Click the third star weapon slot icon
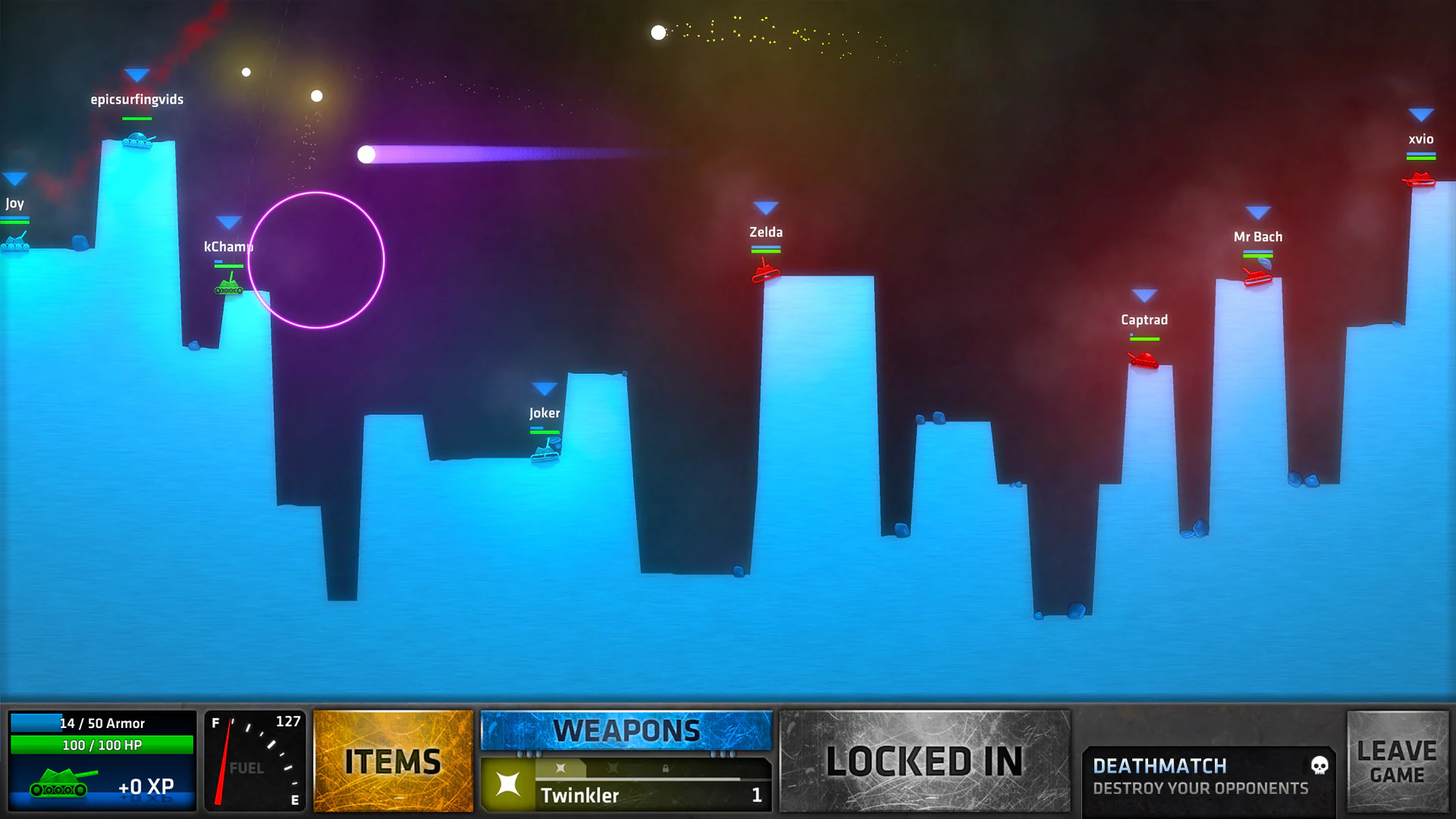 [x=613, y=768]
